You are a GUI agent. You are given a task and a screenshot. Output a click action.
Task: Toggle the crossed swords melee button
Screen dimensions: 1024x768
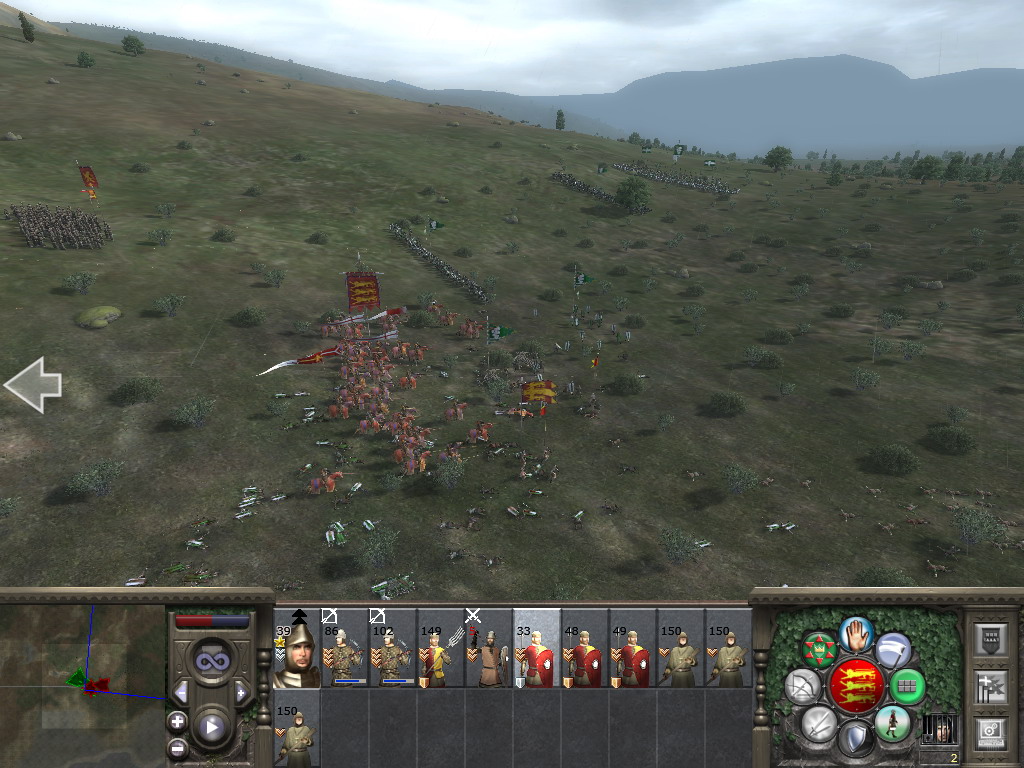click(819, 723)
